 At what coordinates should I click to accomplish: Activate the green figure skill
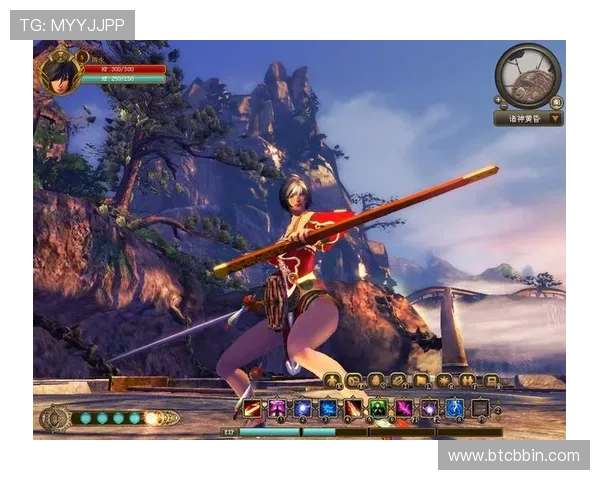[x=378, y=408]
